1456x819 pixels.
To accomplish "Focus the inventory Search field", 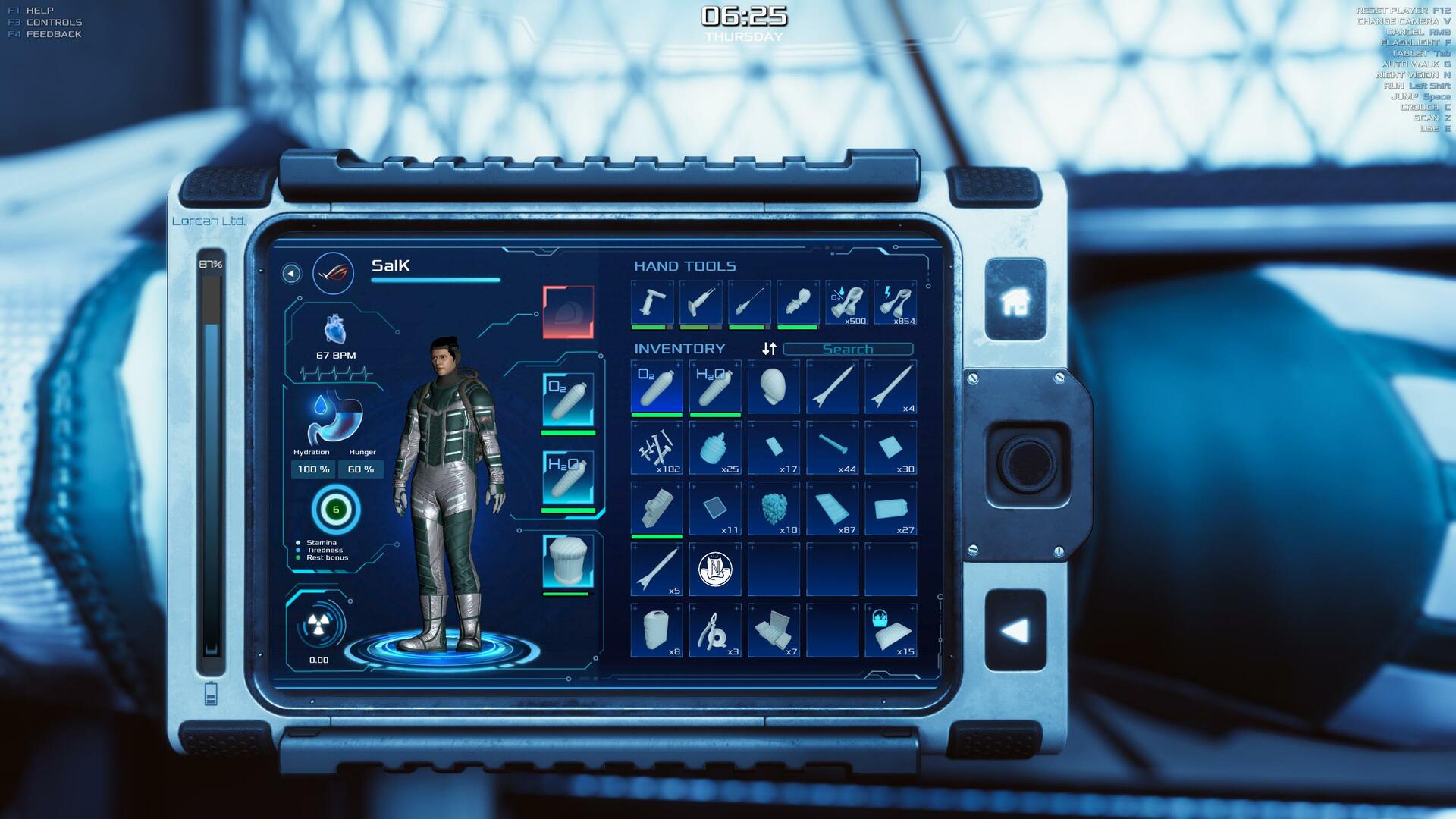I will point(847,349).
